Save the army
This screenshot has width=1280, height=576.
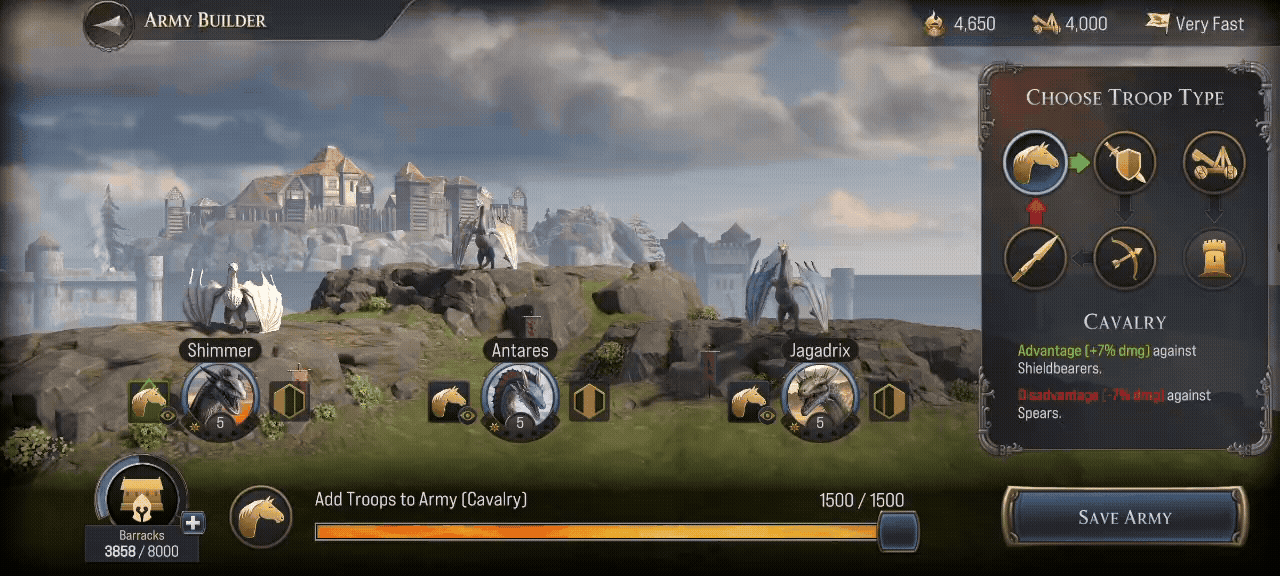tap(1125, 517)
